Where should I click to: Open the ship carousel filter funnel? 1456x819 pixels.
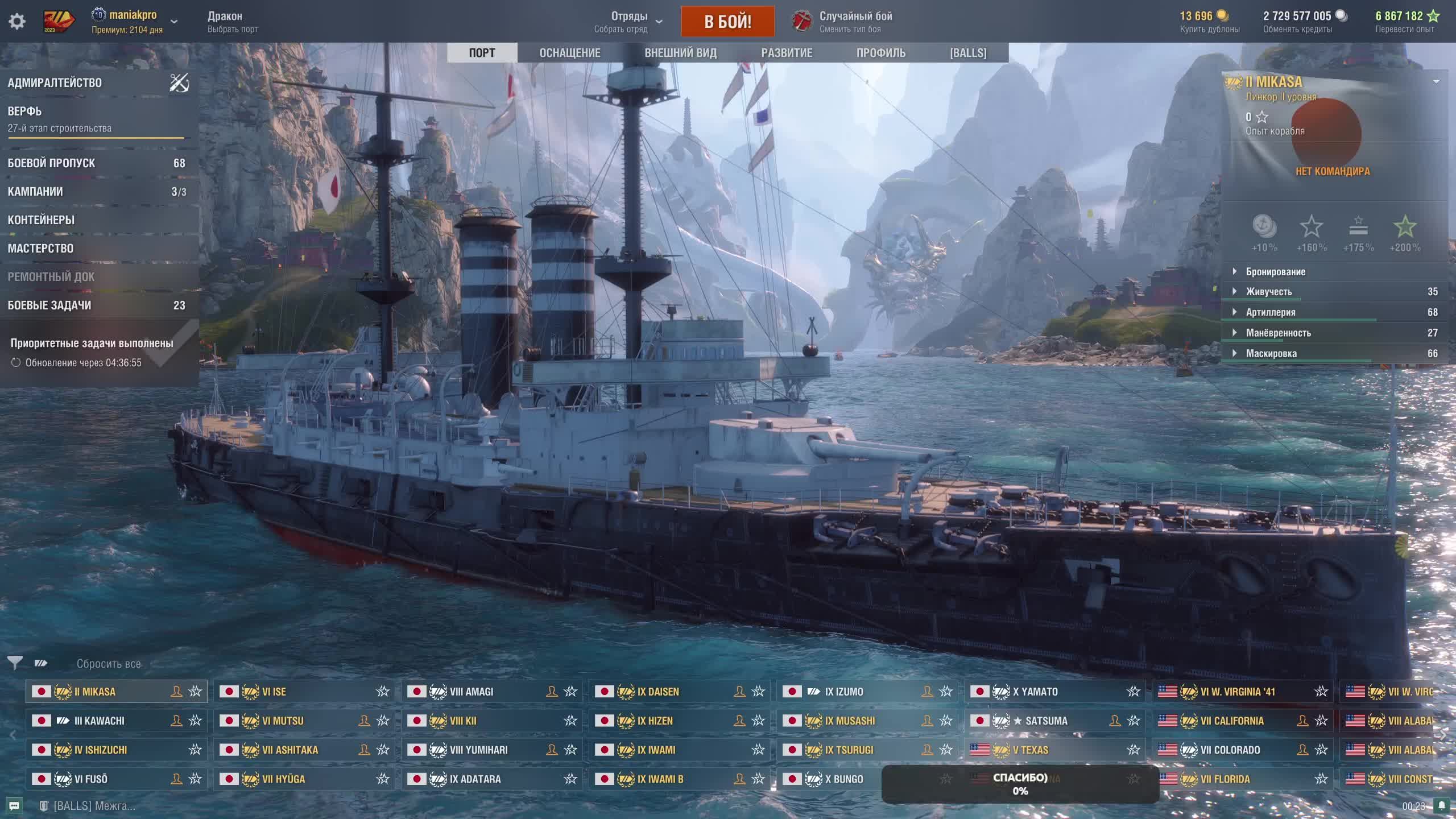[15, 663]
